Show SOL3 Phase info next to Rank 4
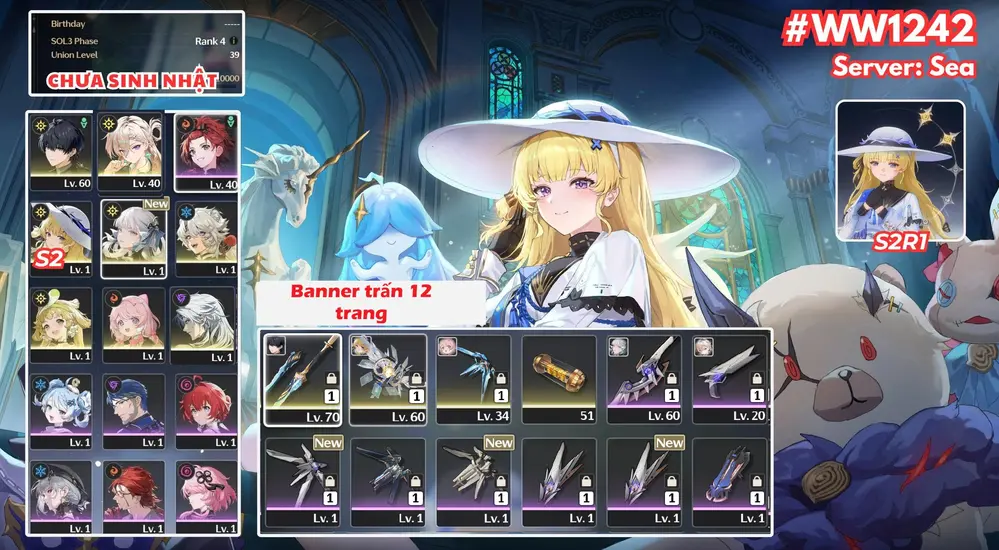 (x=234, y=41)
